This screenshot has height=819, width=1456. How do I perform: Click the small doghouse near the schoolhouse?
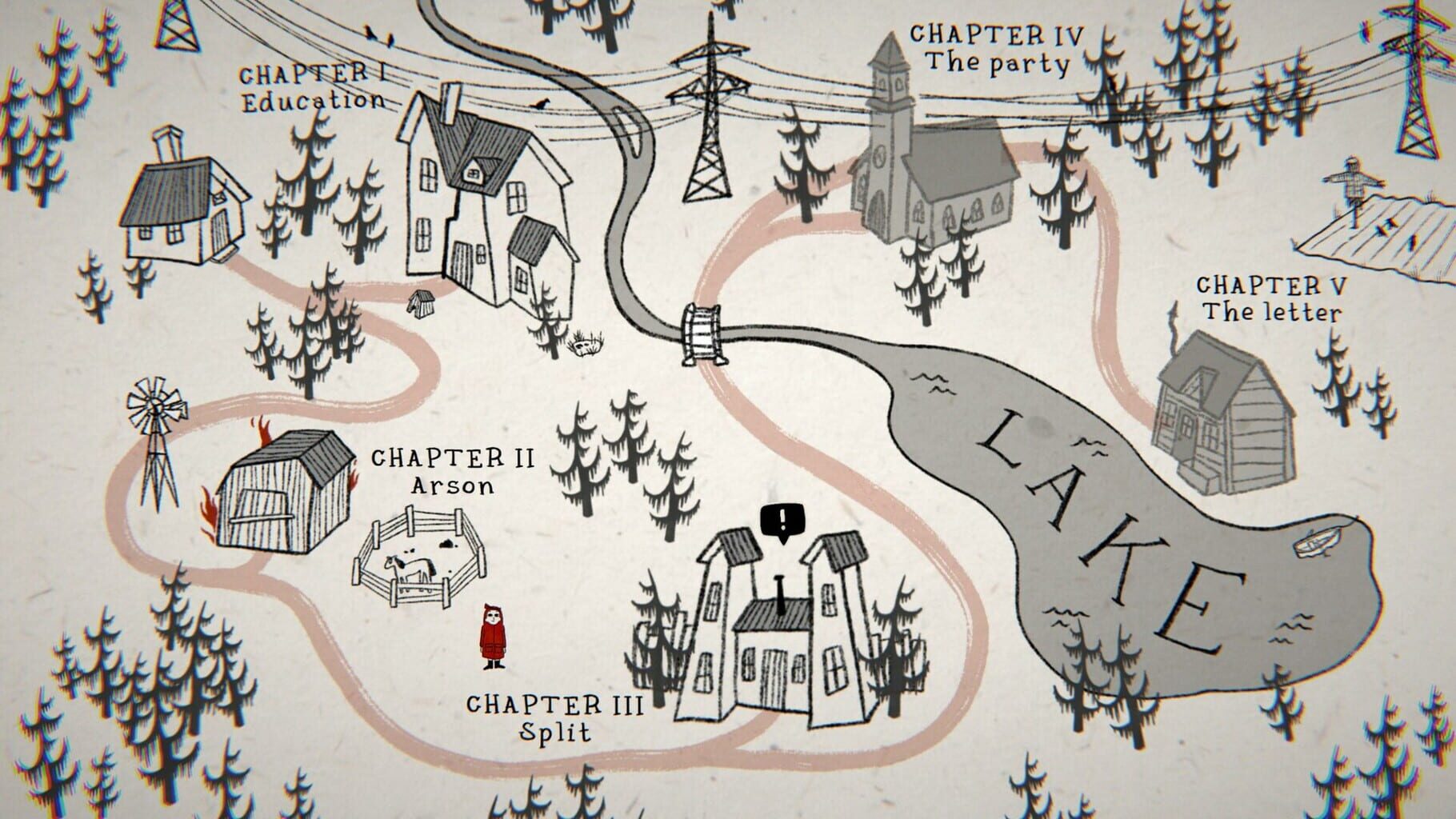click(x=420, y=304)
